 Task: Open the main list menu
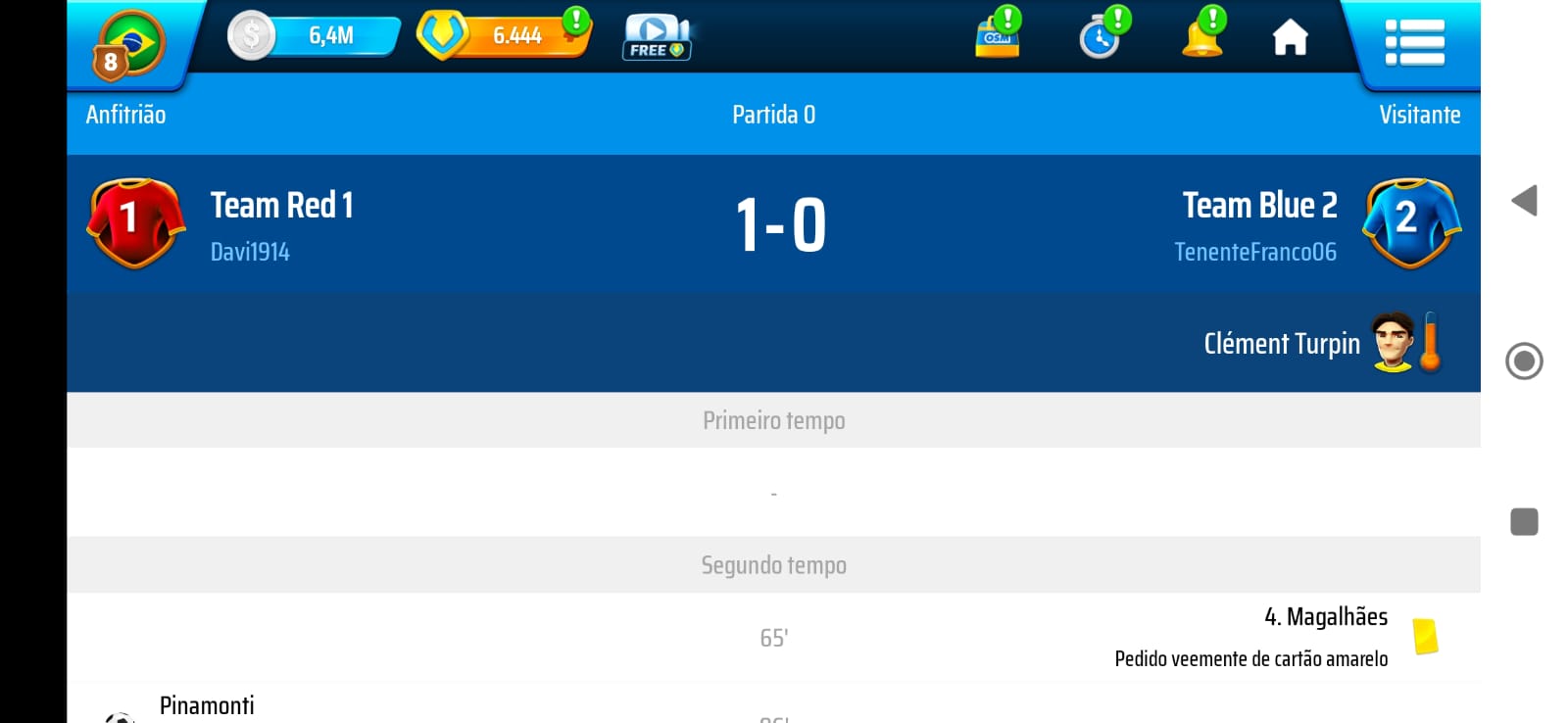[1414, 42]
